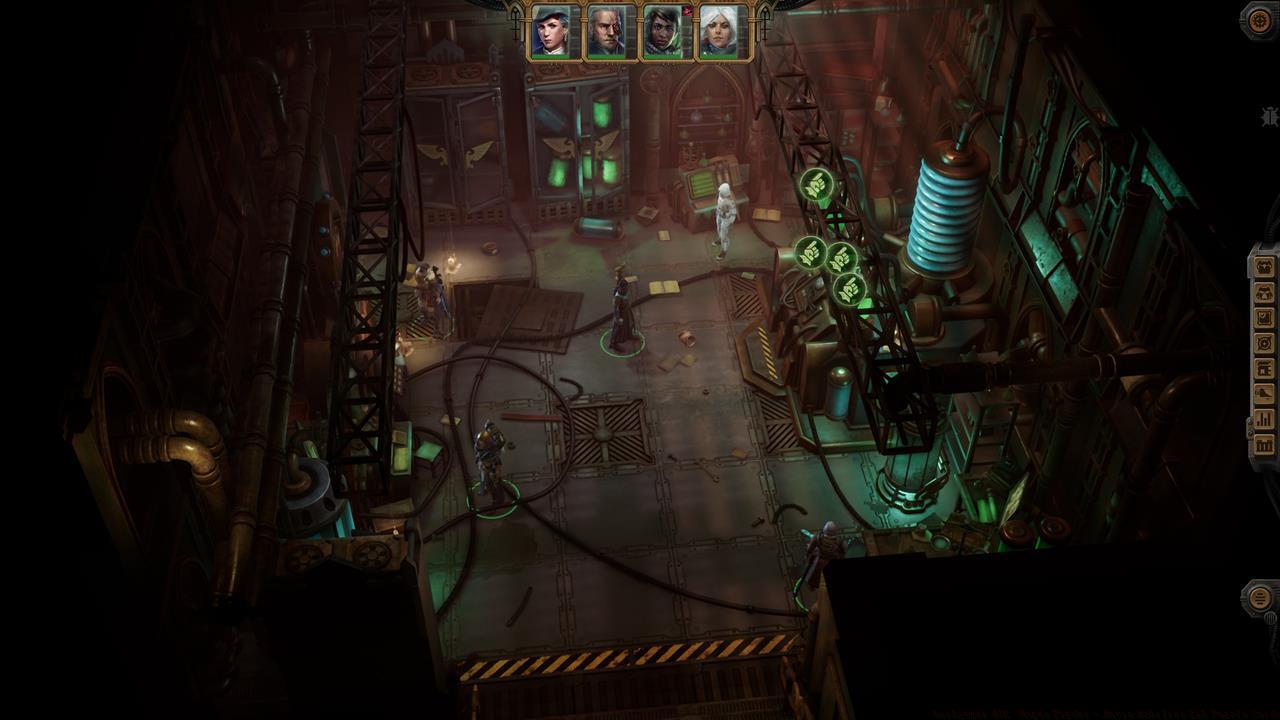Open the inventory chest icon in the sidebar
1280x720 pixels.
coord(1264,267)
